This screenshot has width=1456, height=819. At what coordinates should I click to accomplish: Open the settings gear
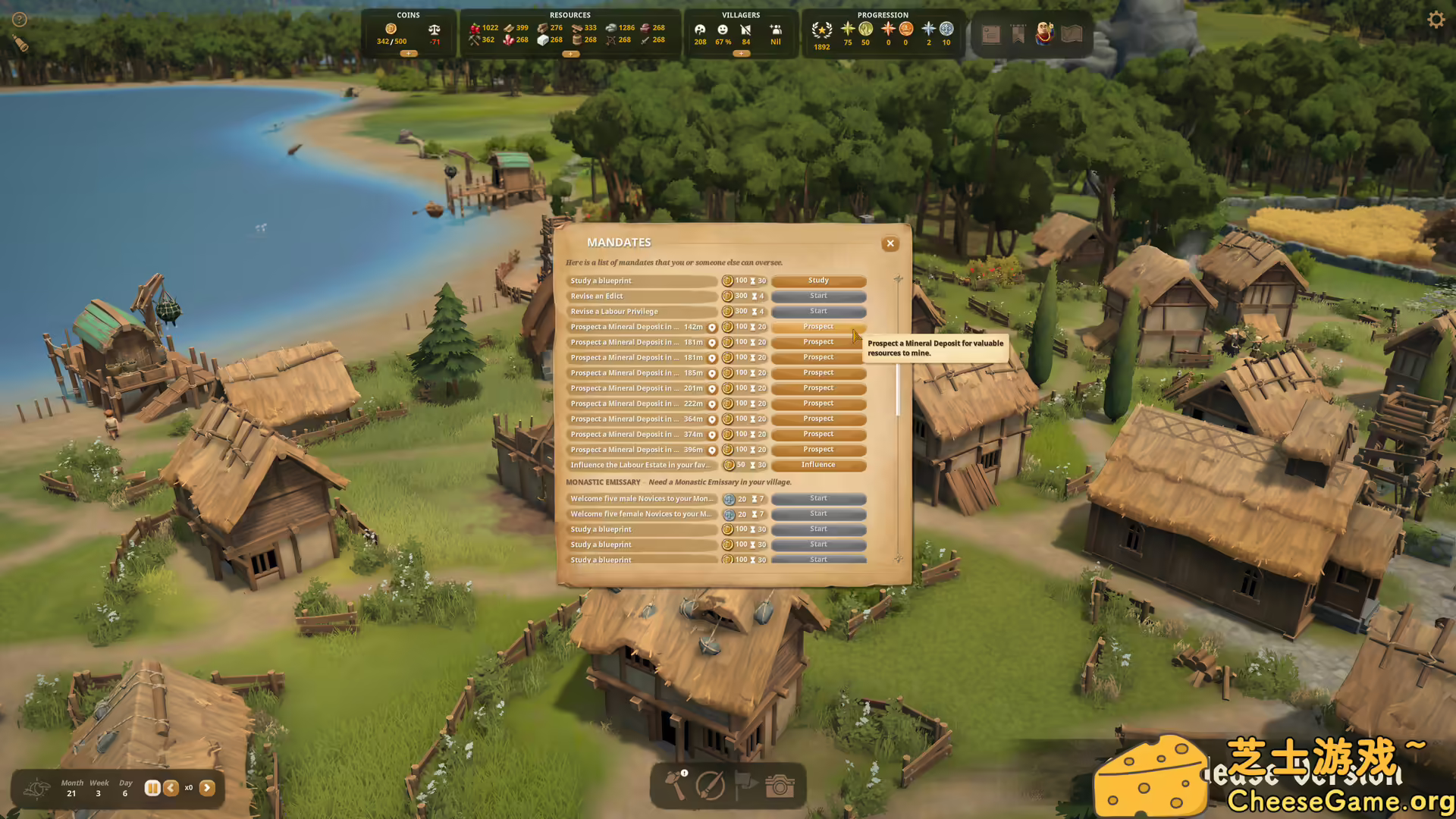point(1436,20)
